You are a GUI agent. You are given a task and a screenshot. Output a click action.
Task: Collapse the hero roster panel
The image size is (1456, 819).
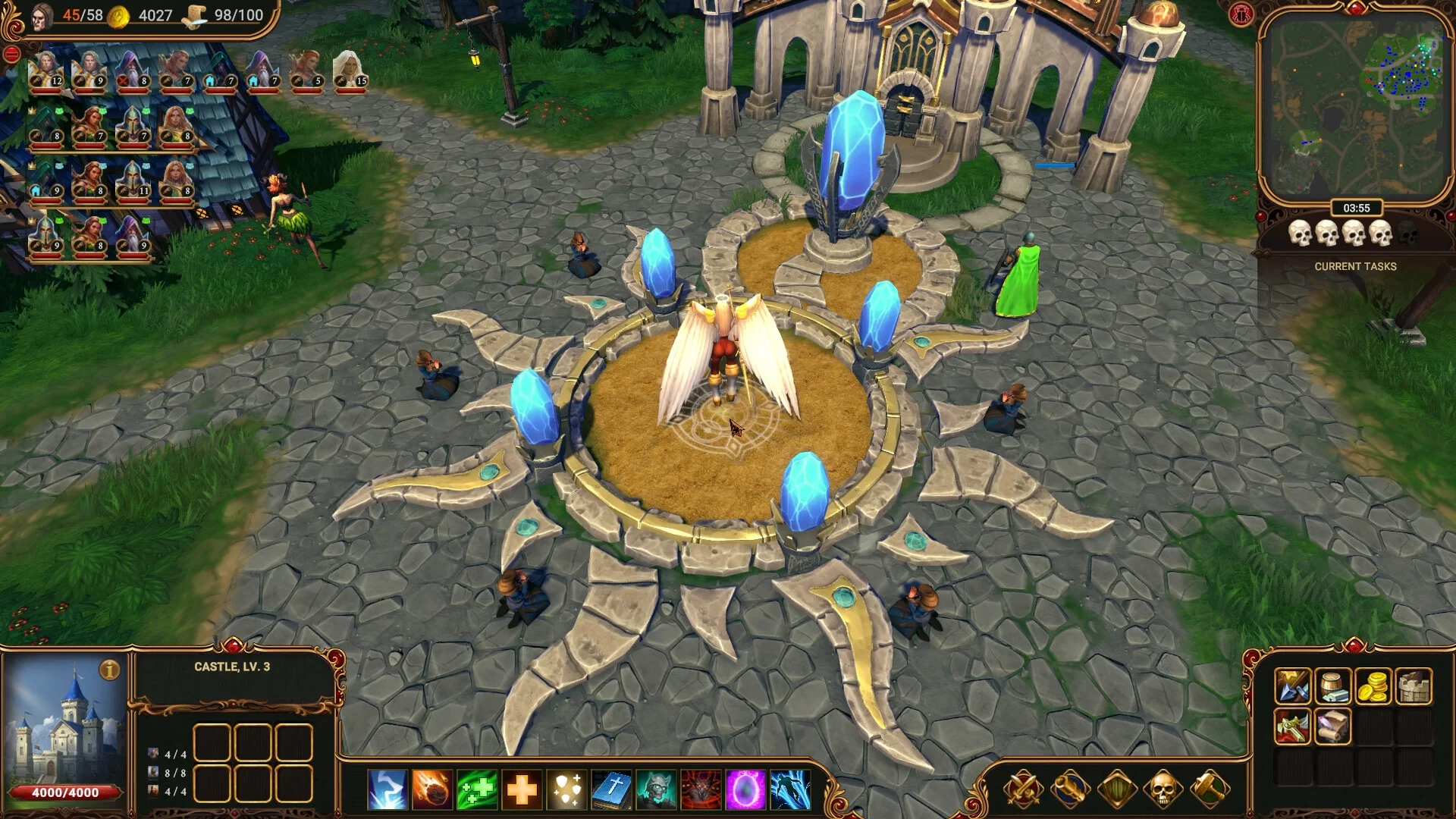[x=12, y=53]
